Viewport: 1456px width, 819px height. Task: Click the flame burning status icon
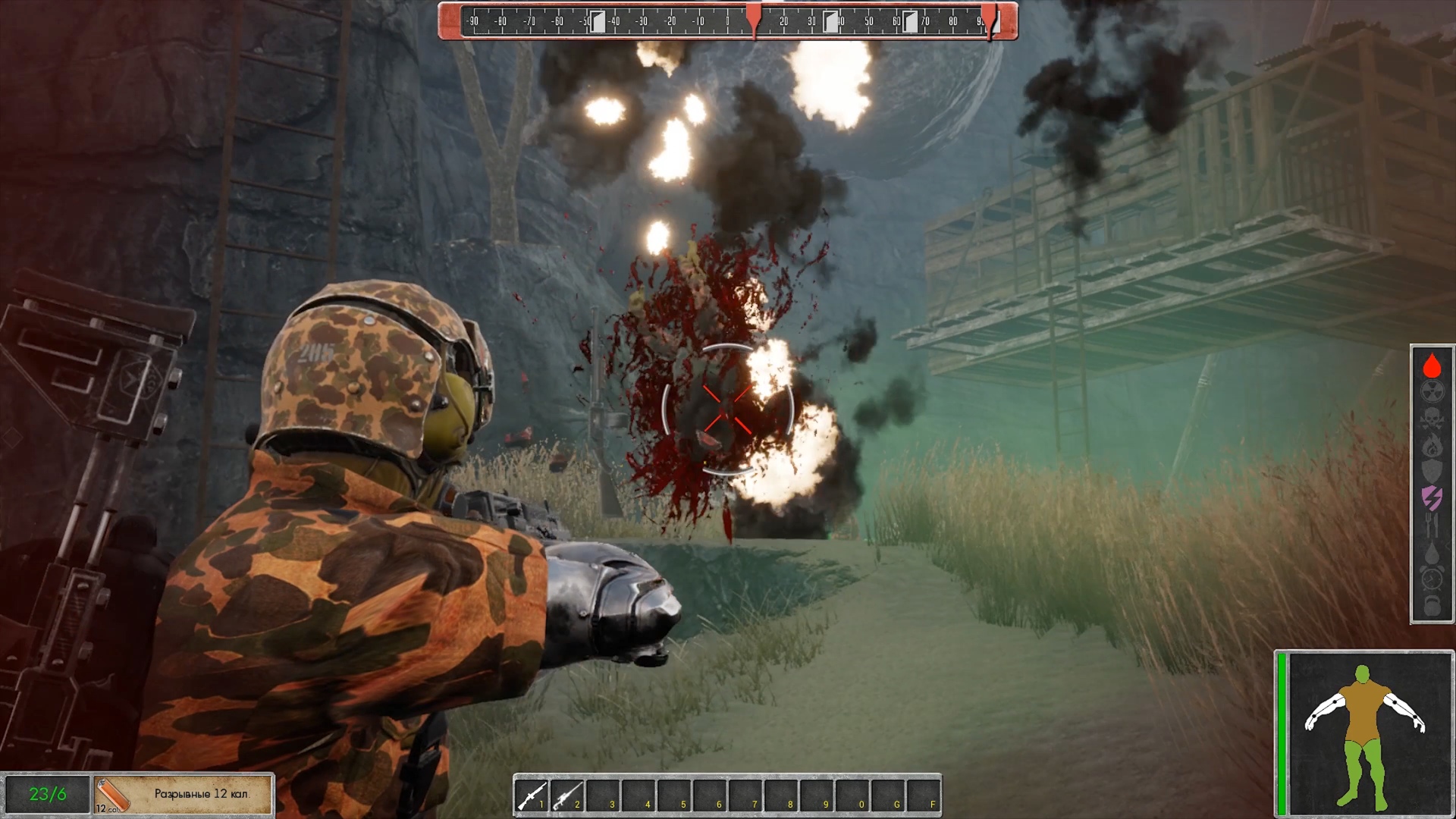point(1431,445)
